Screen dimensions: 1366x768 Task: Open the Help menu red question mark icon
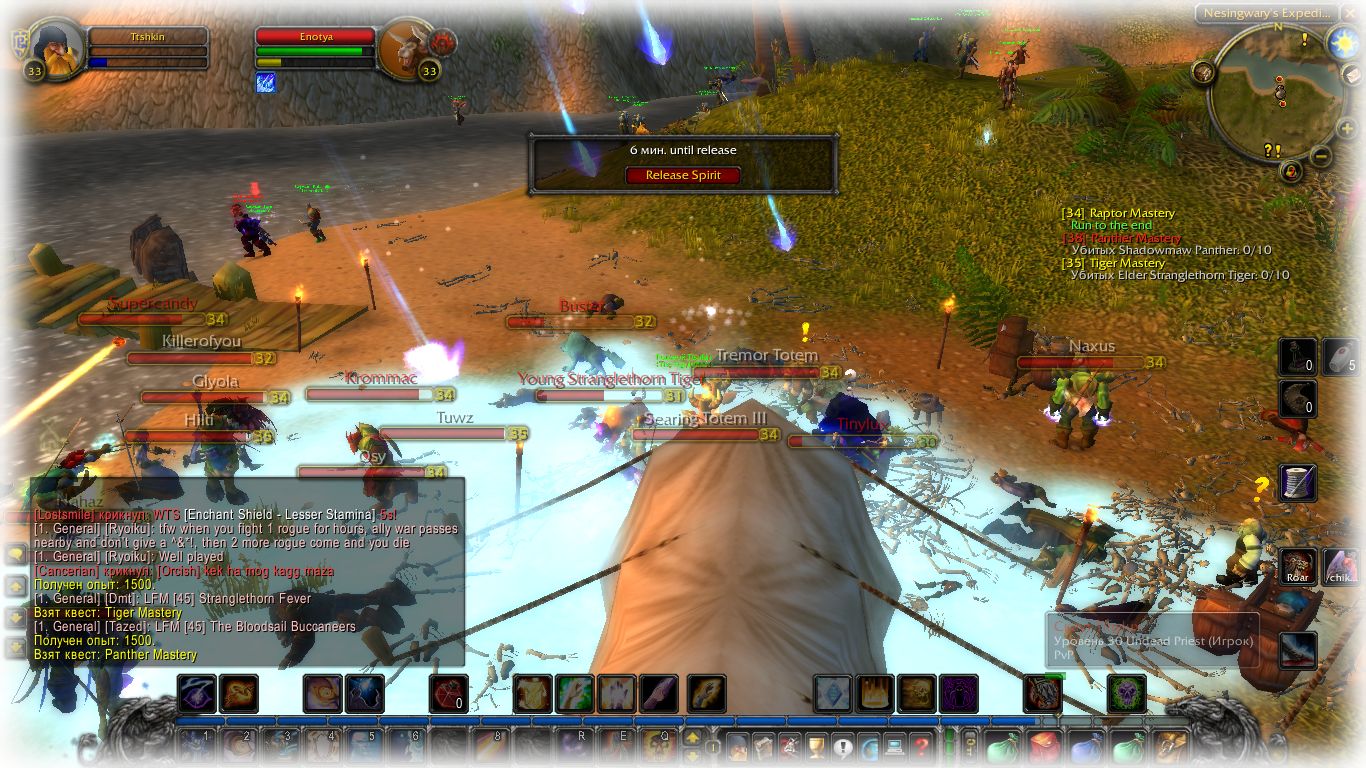922,745
